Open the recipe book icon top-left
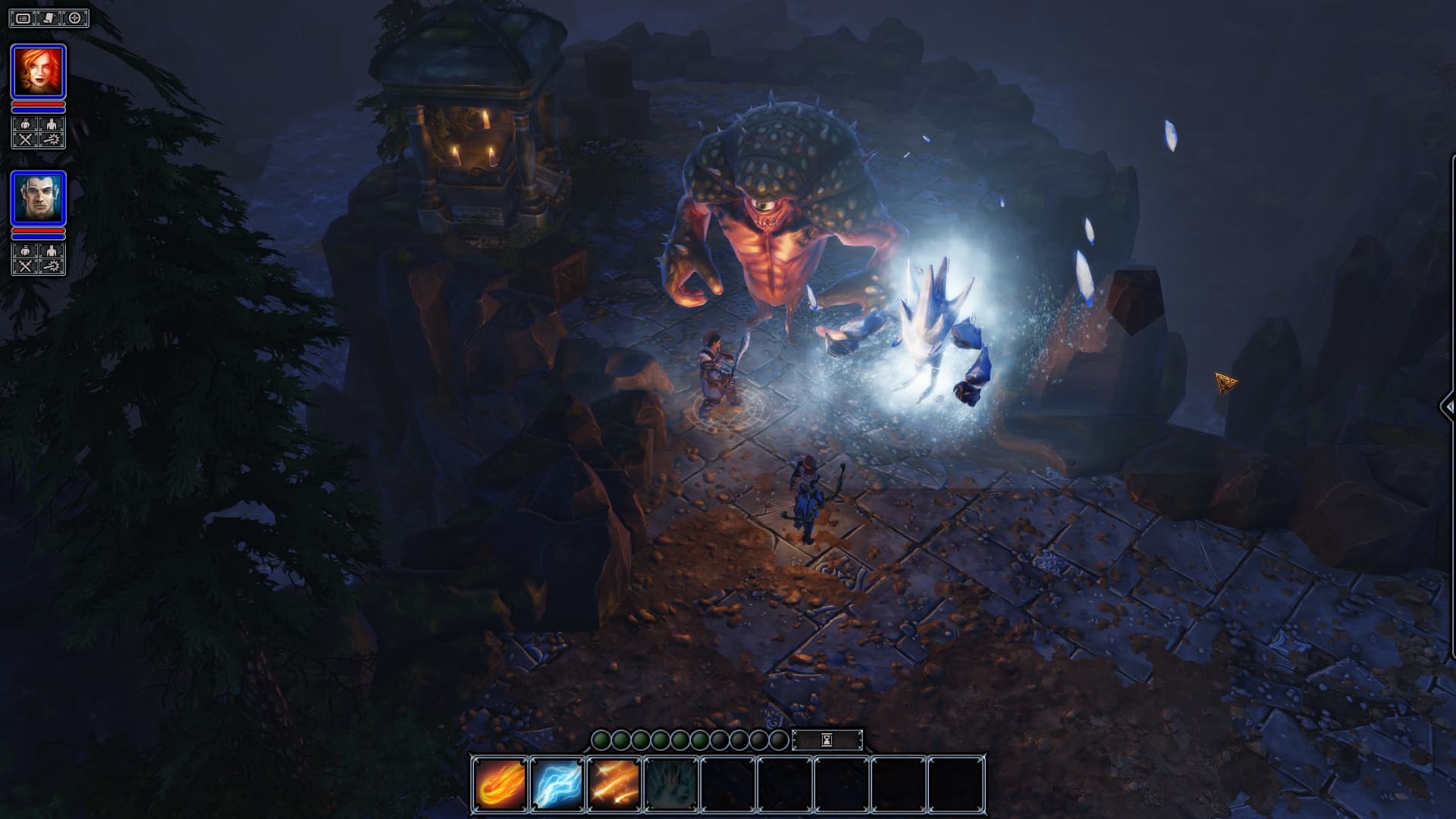 [48, 17]
